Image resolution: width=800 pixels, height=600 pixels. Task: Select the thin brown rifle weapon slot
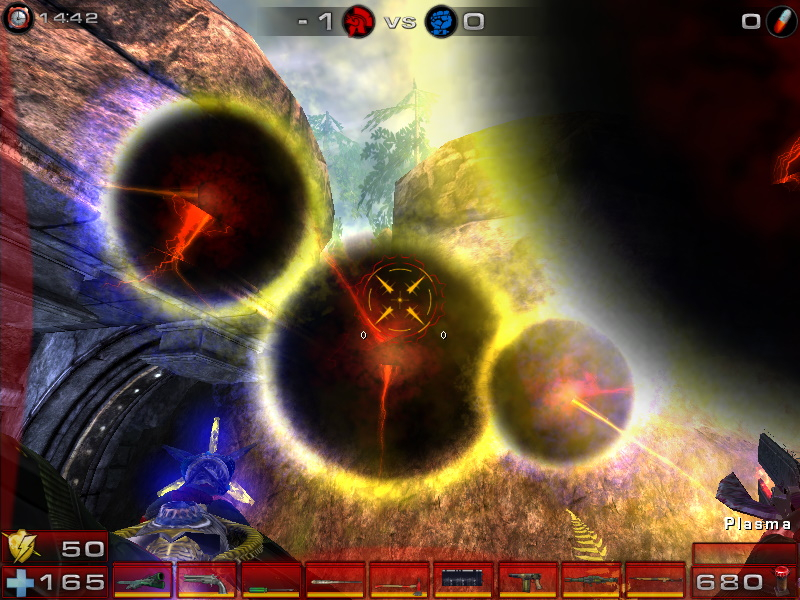[654, 580]
